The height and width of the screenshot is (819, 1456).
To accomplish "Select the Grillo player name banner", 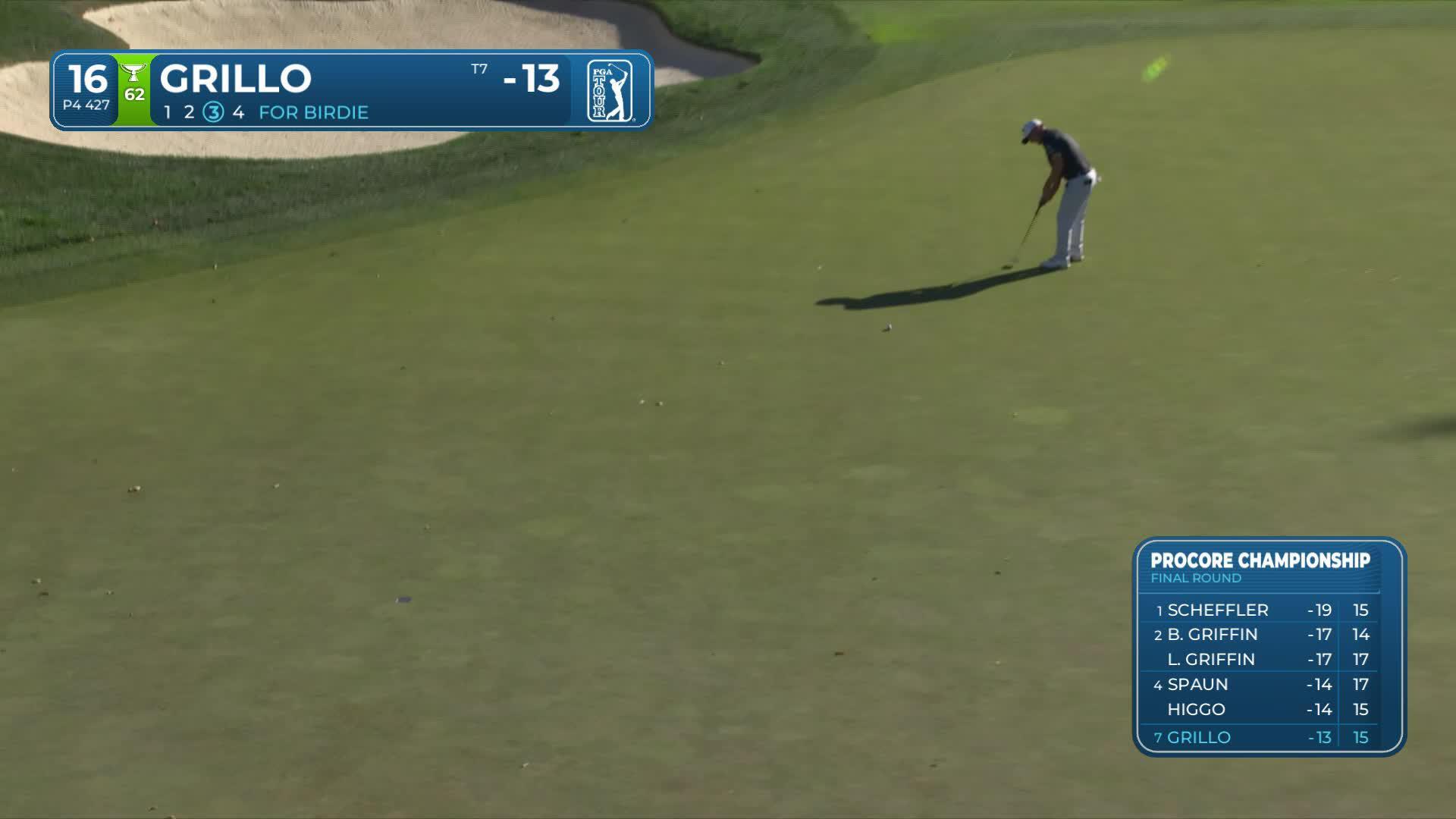I will click(235, 78).
